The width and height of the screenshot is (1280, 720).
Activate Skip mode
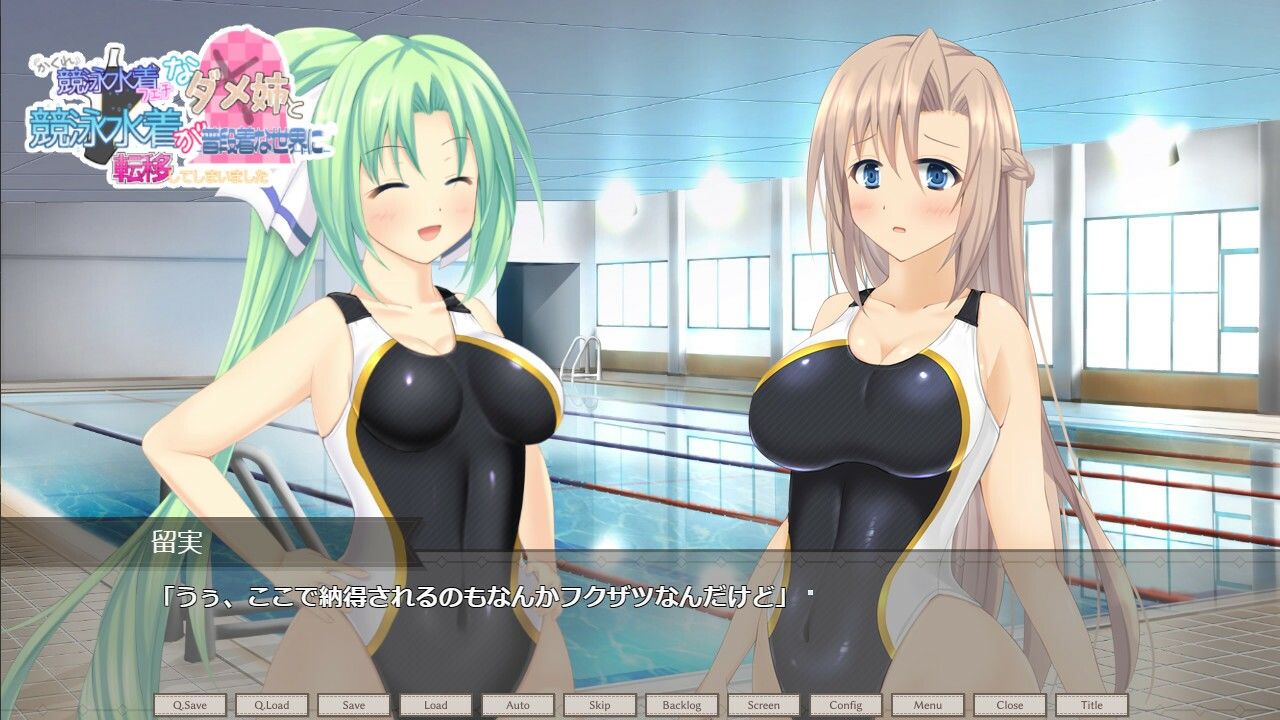pos(600,705)
